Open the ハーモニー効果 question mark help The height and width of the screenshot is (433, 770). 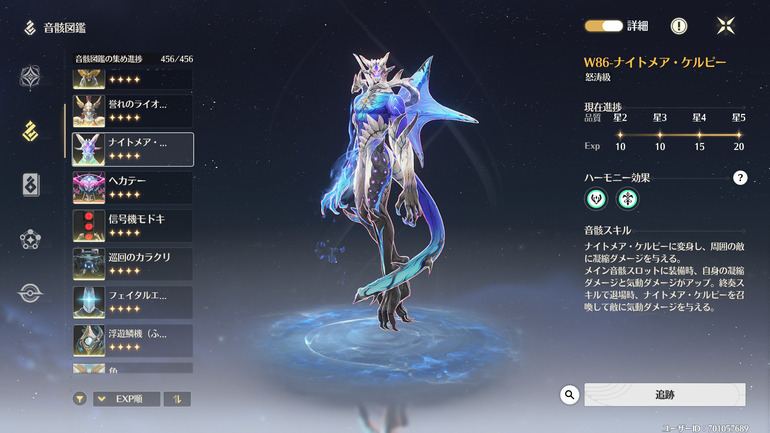pos(740,178)
